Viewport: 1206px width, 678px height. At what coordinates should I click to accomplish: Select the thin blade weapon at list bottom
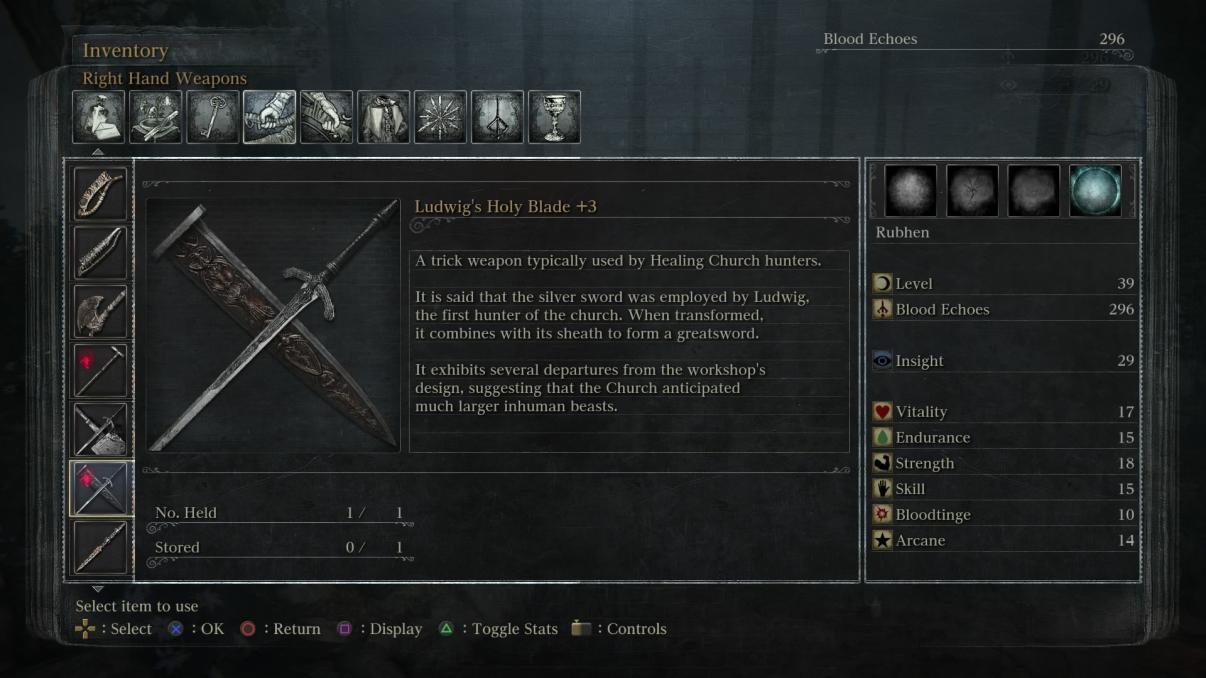click(x=100, y=547)
